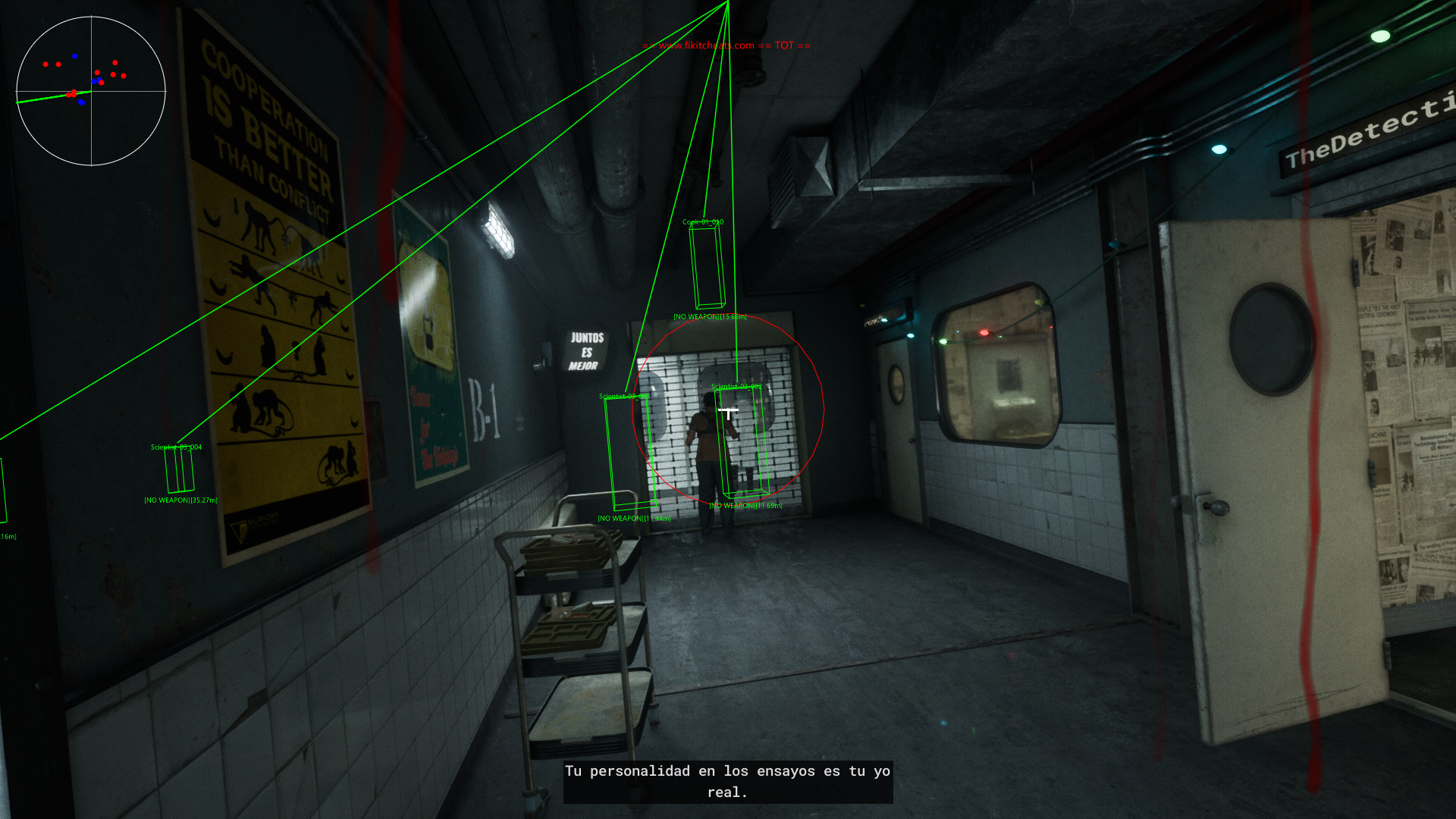This screenshot has width=1456, height=819.
Task: Expand the [NO WEAPON][35.27m] info label
Action: click(x=180, y=500)
